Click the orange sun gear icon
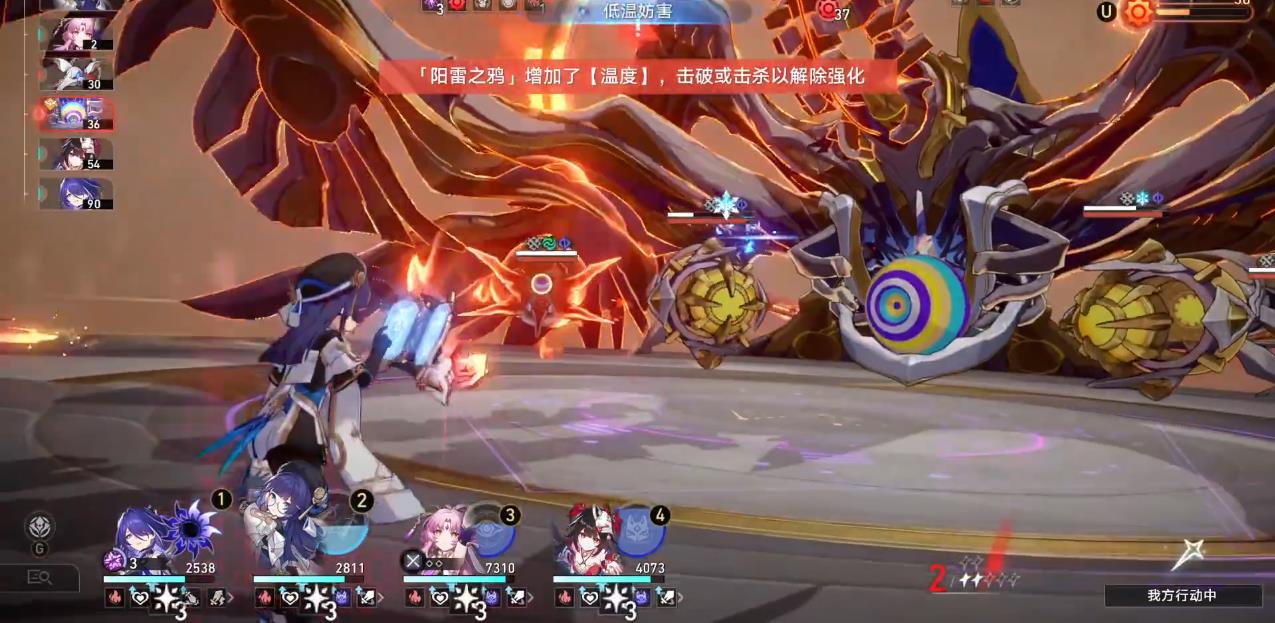This screenshot has height=623, width=1275. (x=1137, y=12)
